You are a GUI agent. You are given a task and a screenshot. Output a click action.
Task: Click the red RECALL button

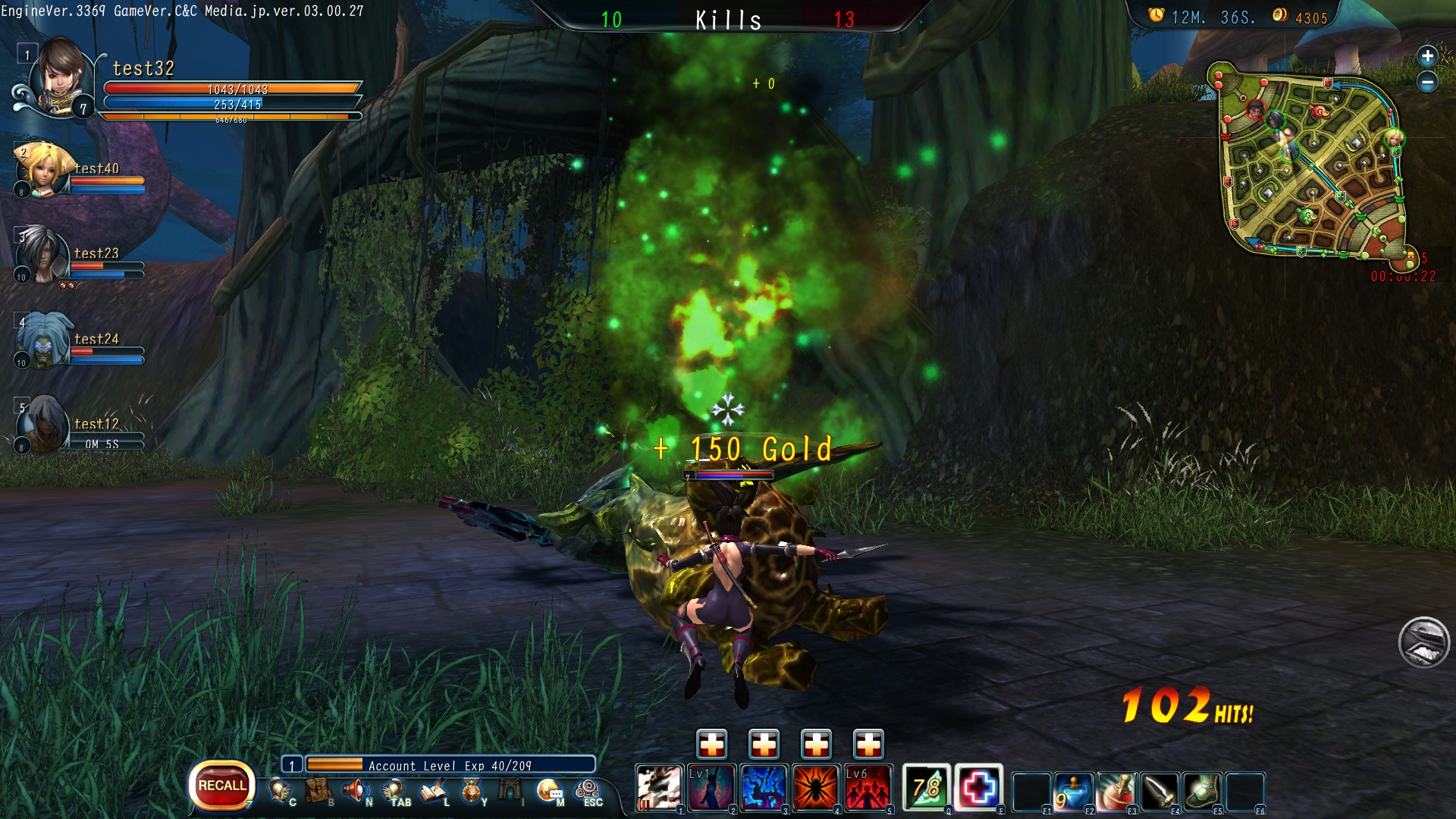tap(221, 786)
